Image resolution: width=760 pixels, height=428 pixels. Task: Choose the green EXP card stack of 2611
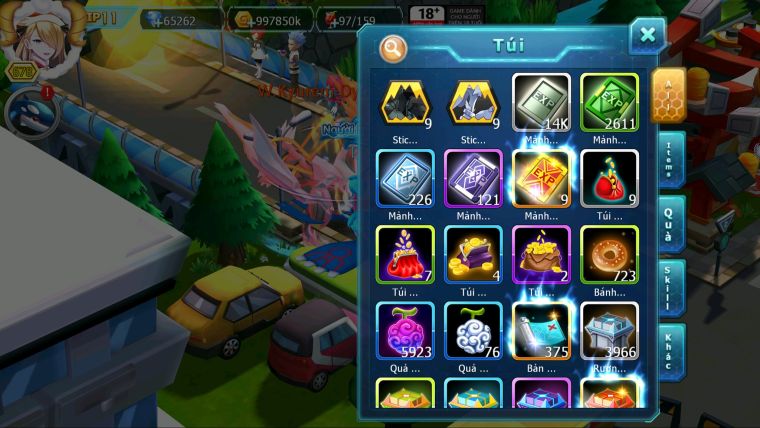(x=609, y=103)
